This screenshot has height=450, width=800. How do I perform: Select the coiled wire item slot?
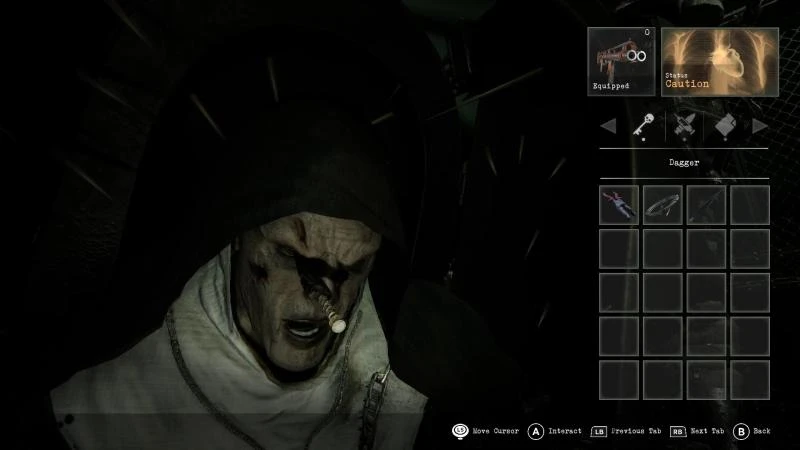(662, 204)
